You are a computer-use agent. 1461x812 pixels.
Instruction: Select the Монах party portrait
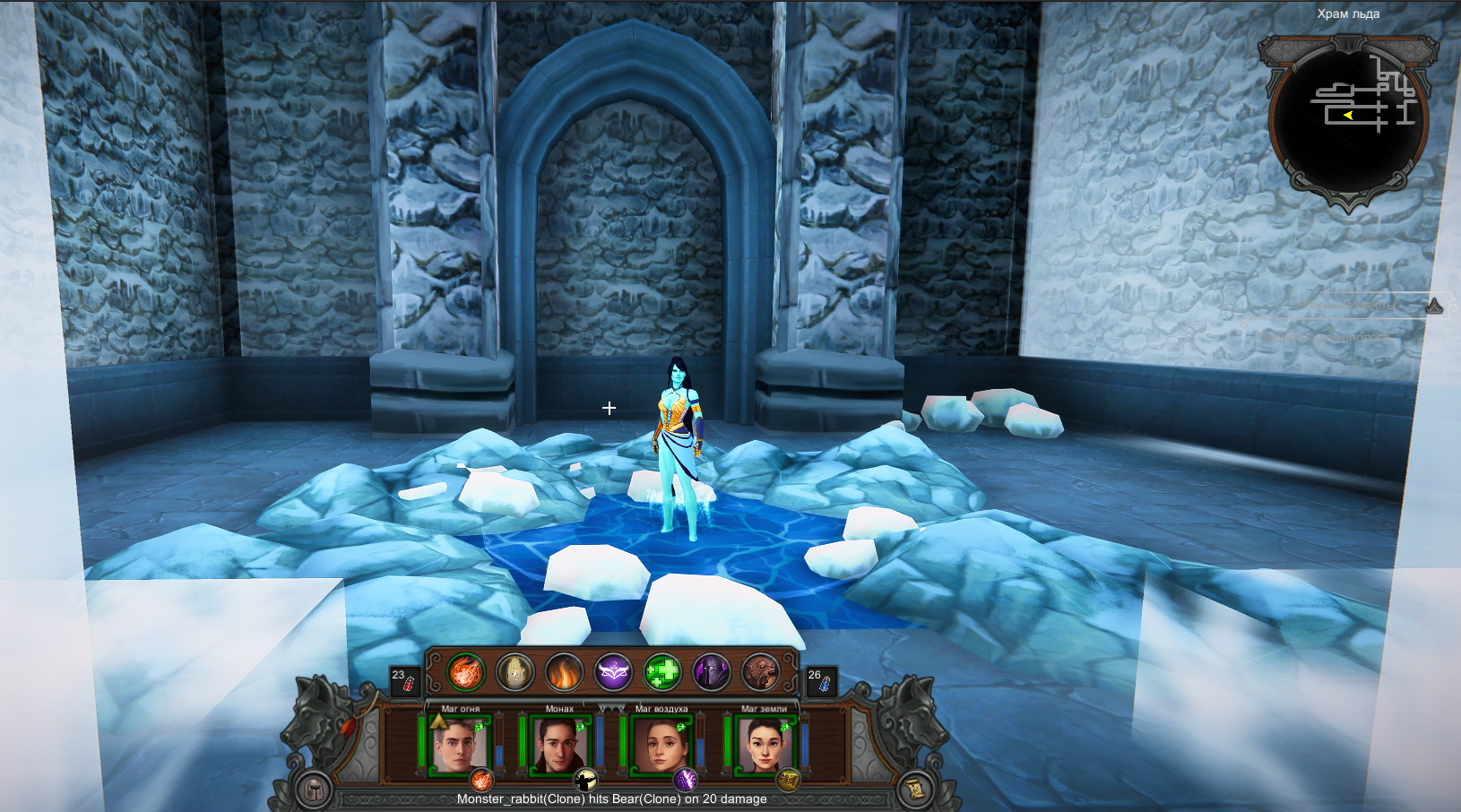click(x=559, y=744)
